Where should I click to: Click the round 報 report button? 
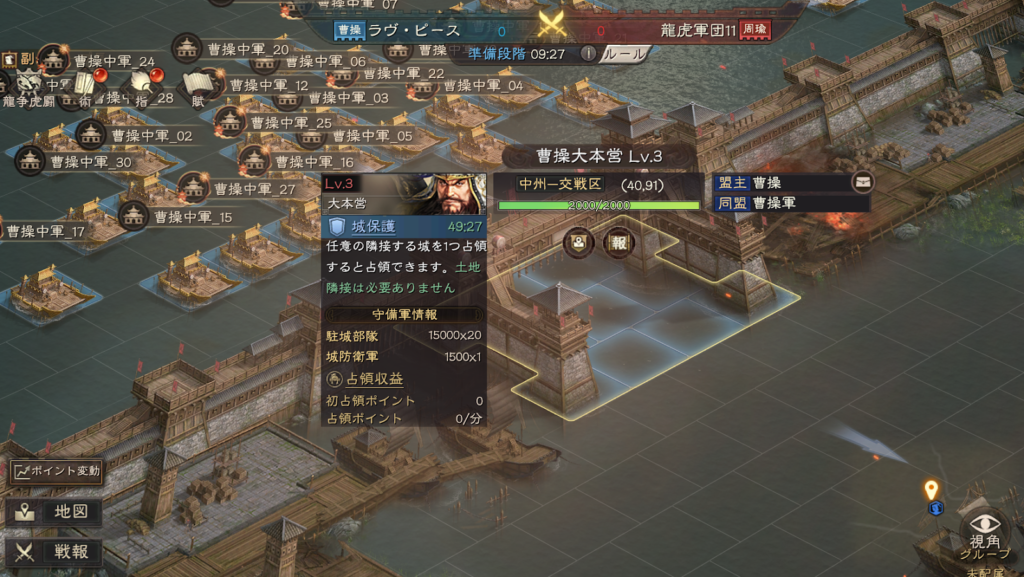pyautogui.click(x=619, y=242)
